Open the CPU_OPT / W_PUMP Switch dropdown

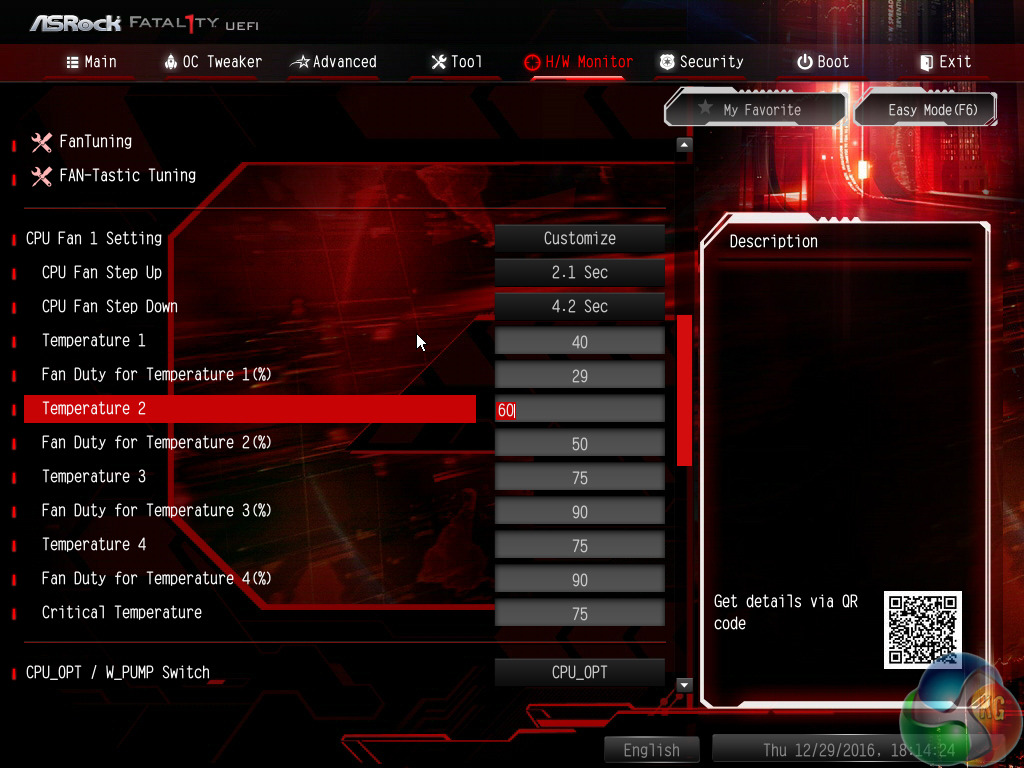click(580, 673)
